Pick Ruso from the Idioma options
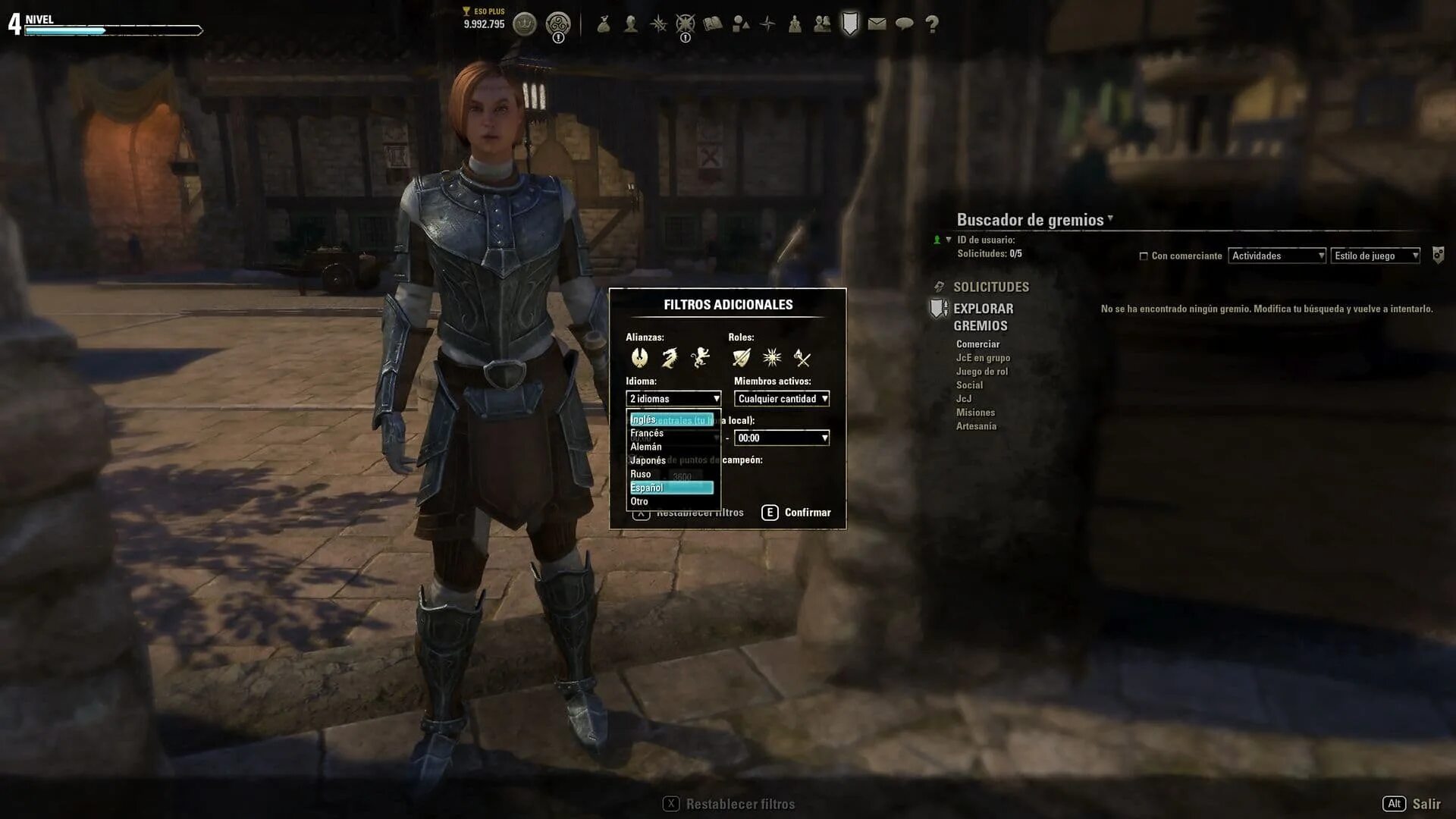 [x=641, y=474]
